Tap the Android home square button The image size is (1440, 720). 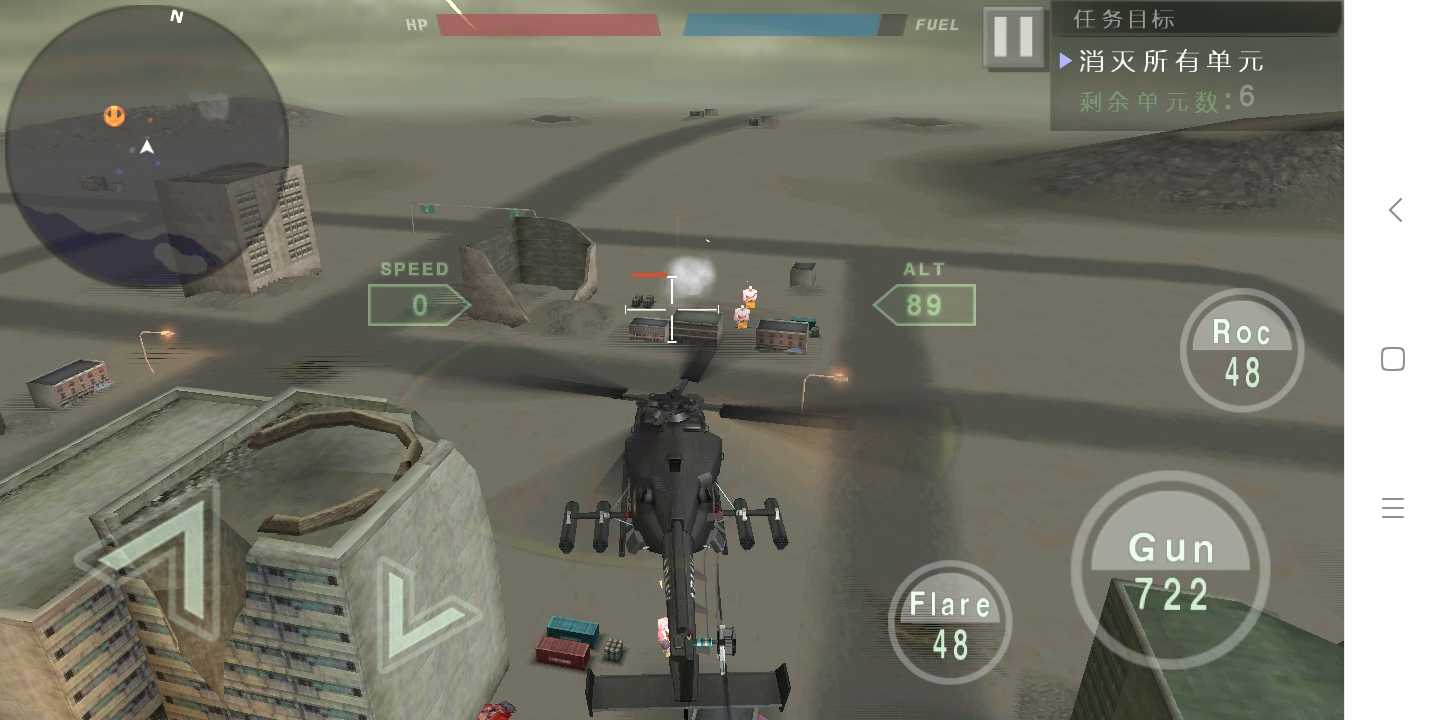tap(1393, 359)
